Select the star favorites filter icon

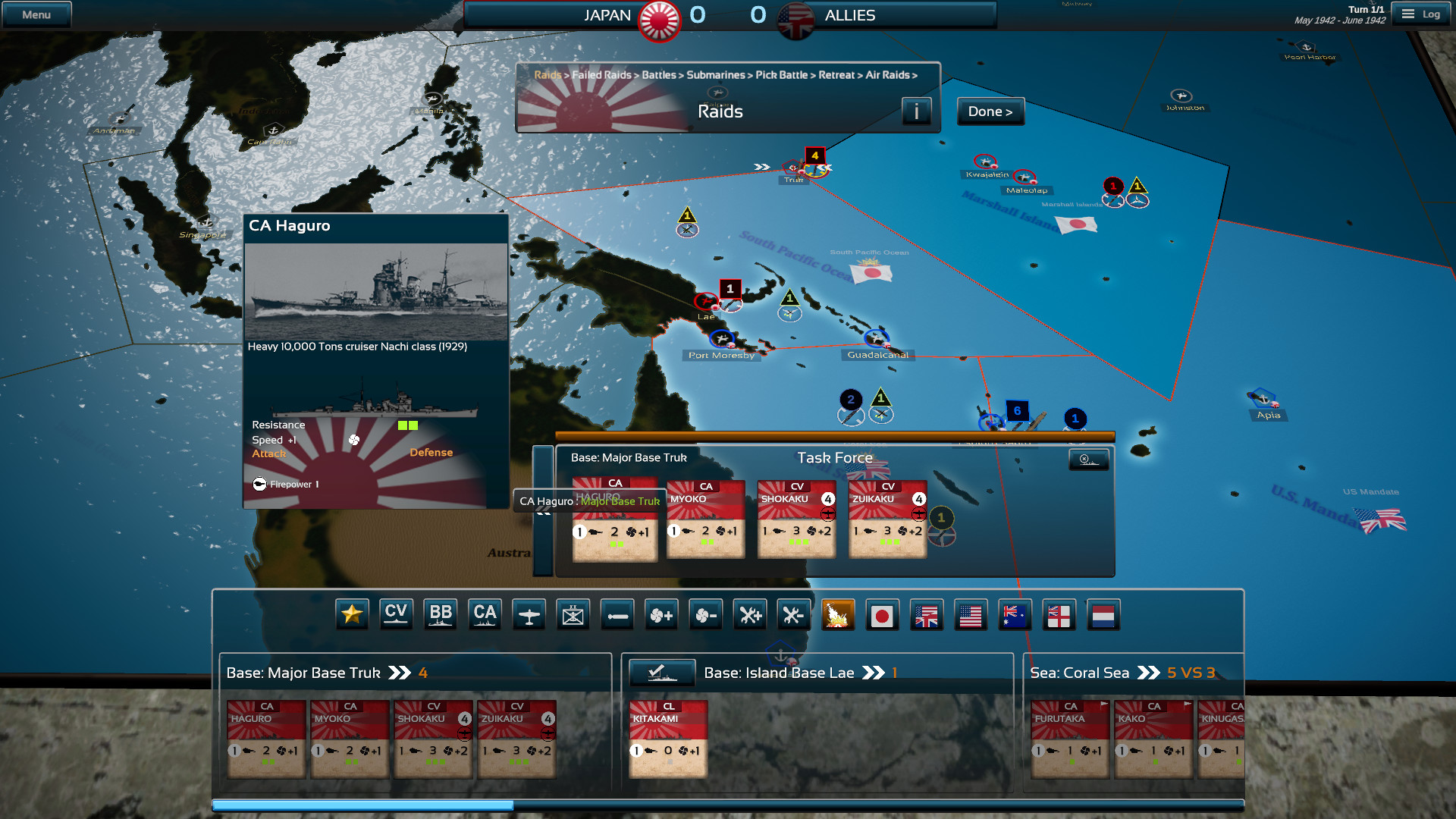pyautogui.click(x=353, y=614)
